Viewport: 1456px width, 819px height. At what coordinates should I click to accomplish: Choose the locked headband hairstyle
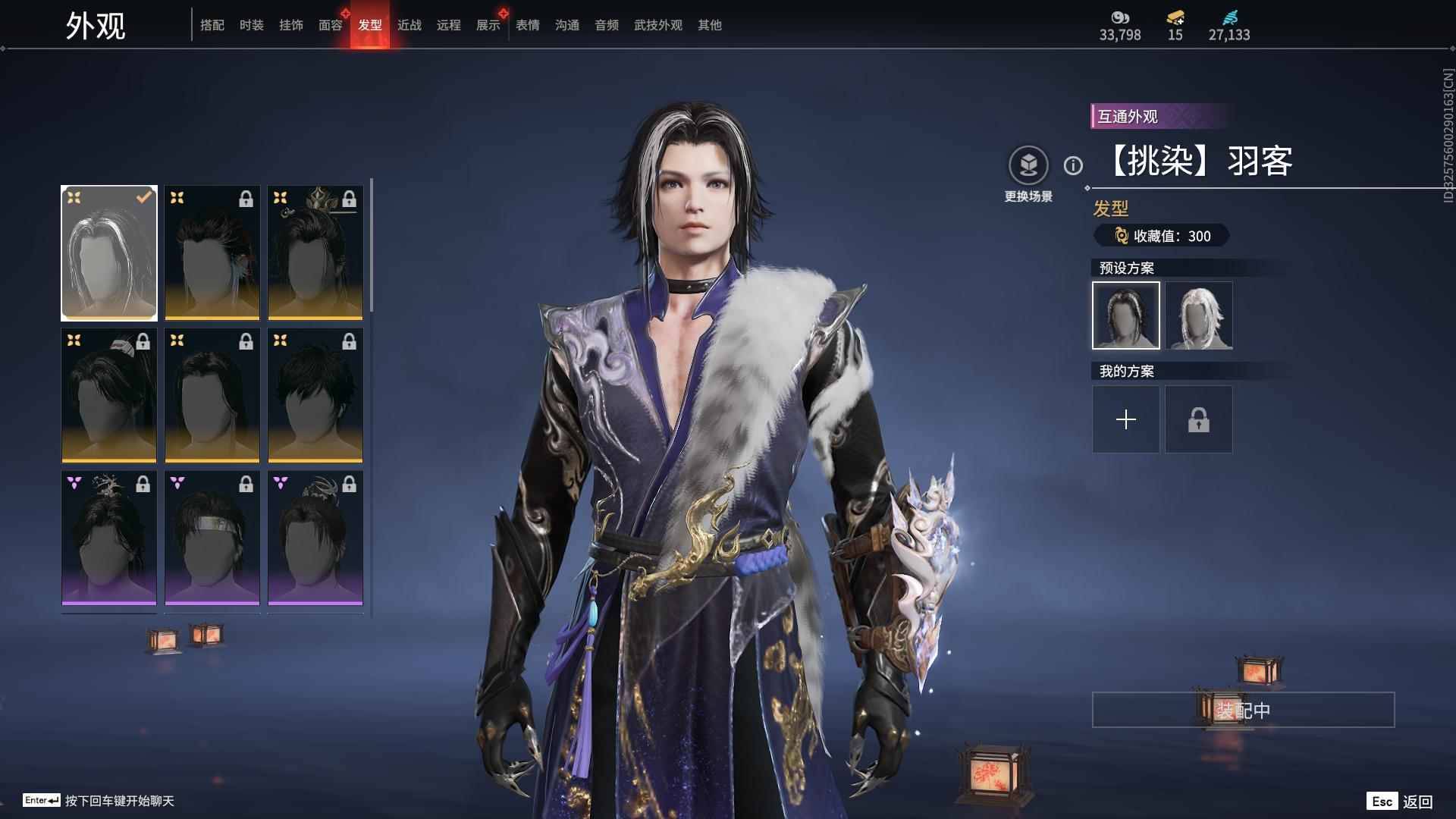pyautogui.click(x=212, y=538)
